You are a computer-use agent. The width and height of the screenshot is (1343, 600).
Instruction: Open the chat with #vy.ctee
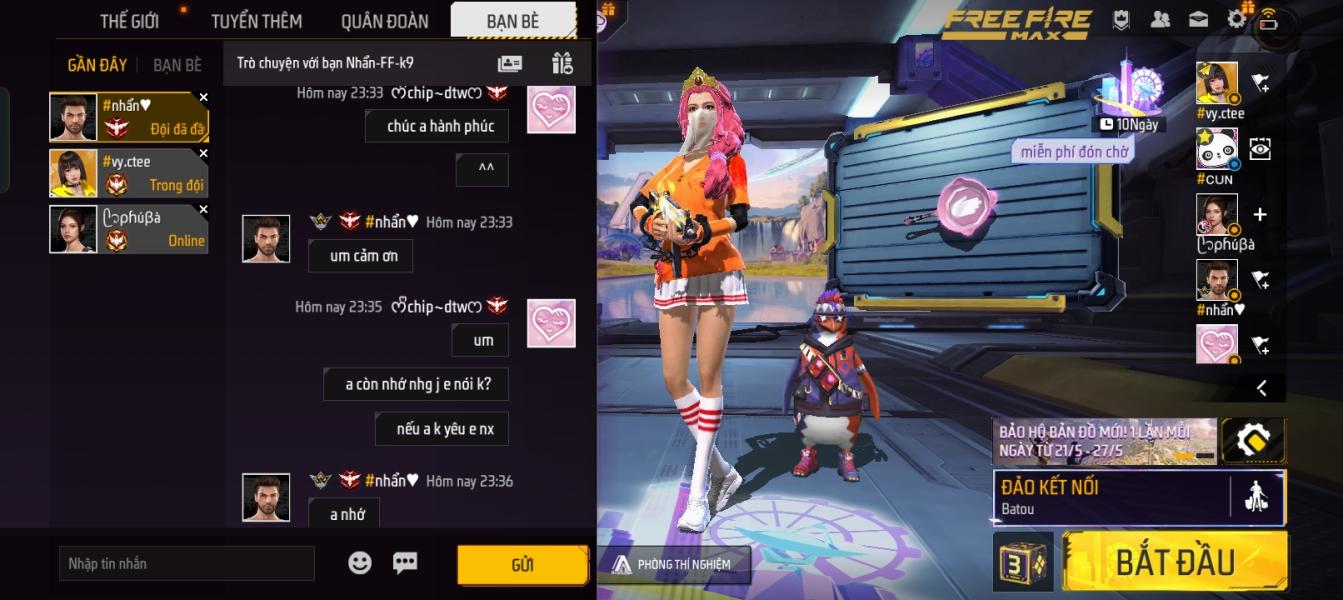(x=129, y=173)
